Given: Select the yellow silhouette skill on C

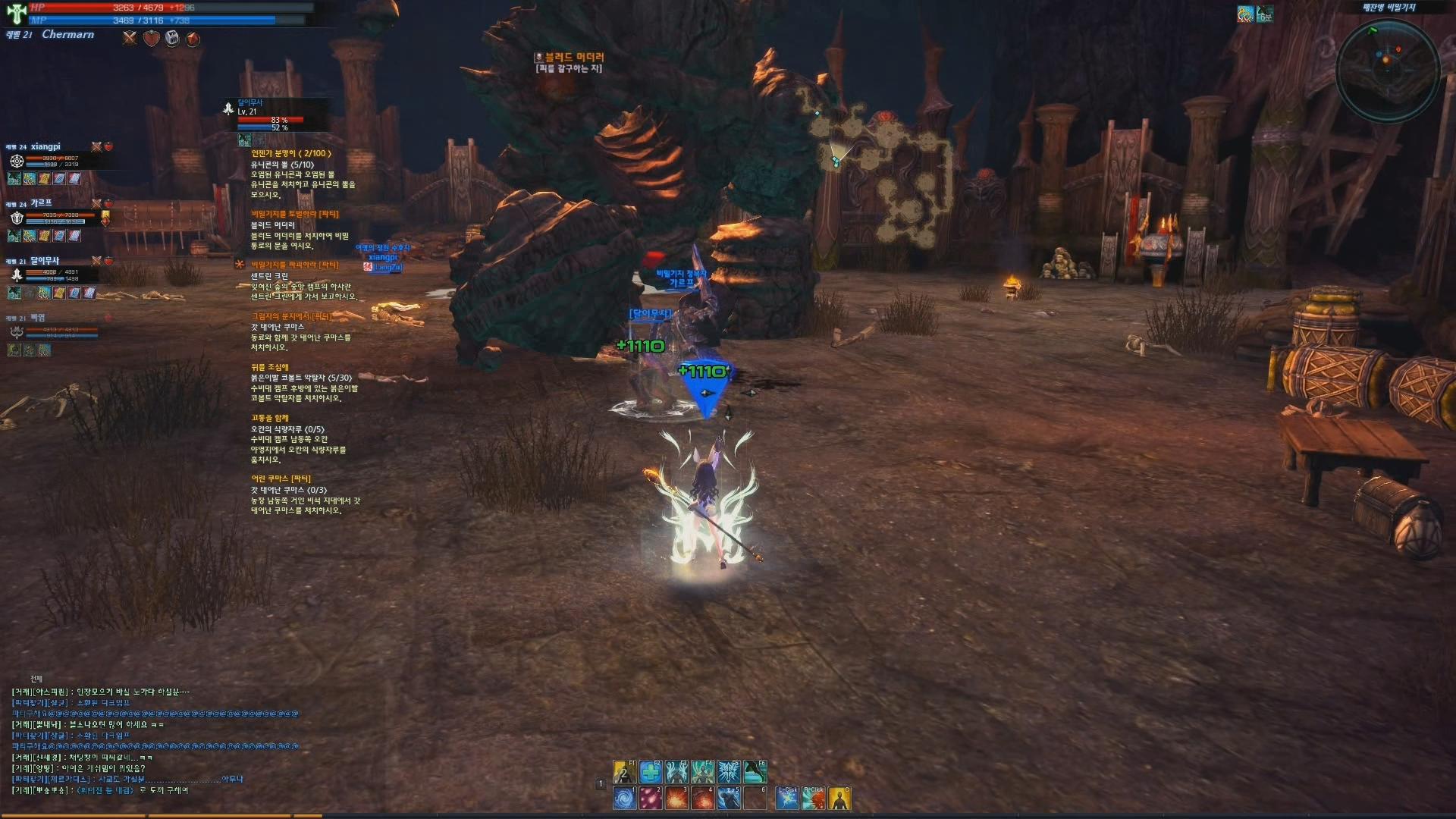Looking at the screenshot, I should (x=839, y=799).
